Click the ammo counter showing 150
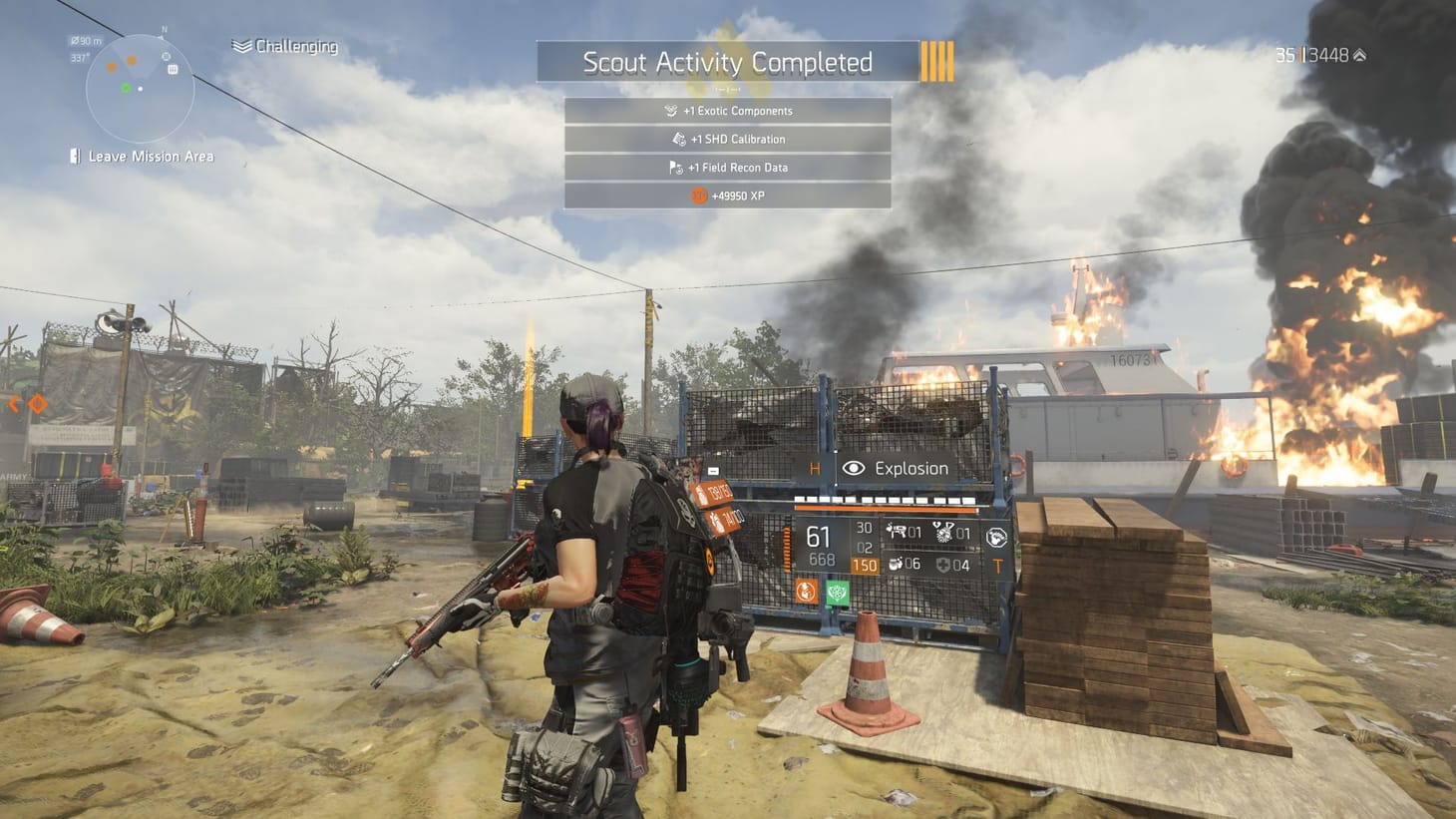1456x819 pixels. pyautogui.click(x=866, y=565)
